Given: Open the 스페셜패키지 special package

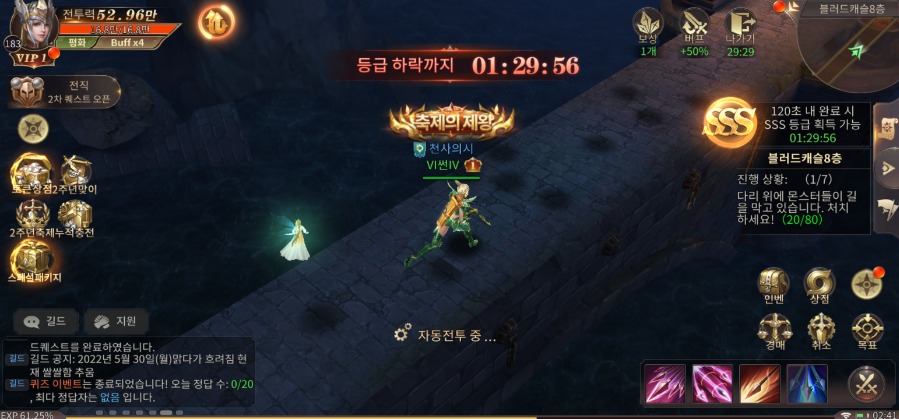Looking at the screenshot, I should tap(33, 259).
